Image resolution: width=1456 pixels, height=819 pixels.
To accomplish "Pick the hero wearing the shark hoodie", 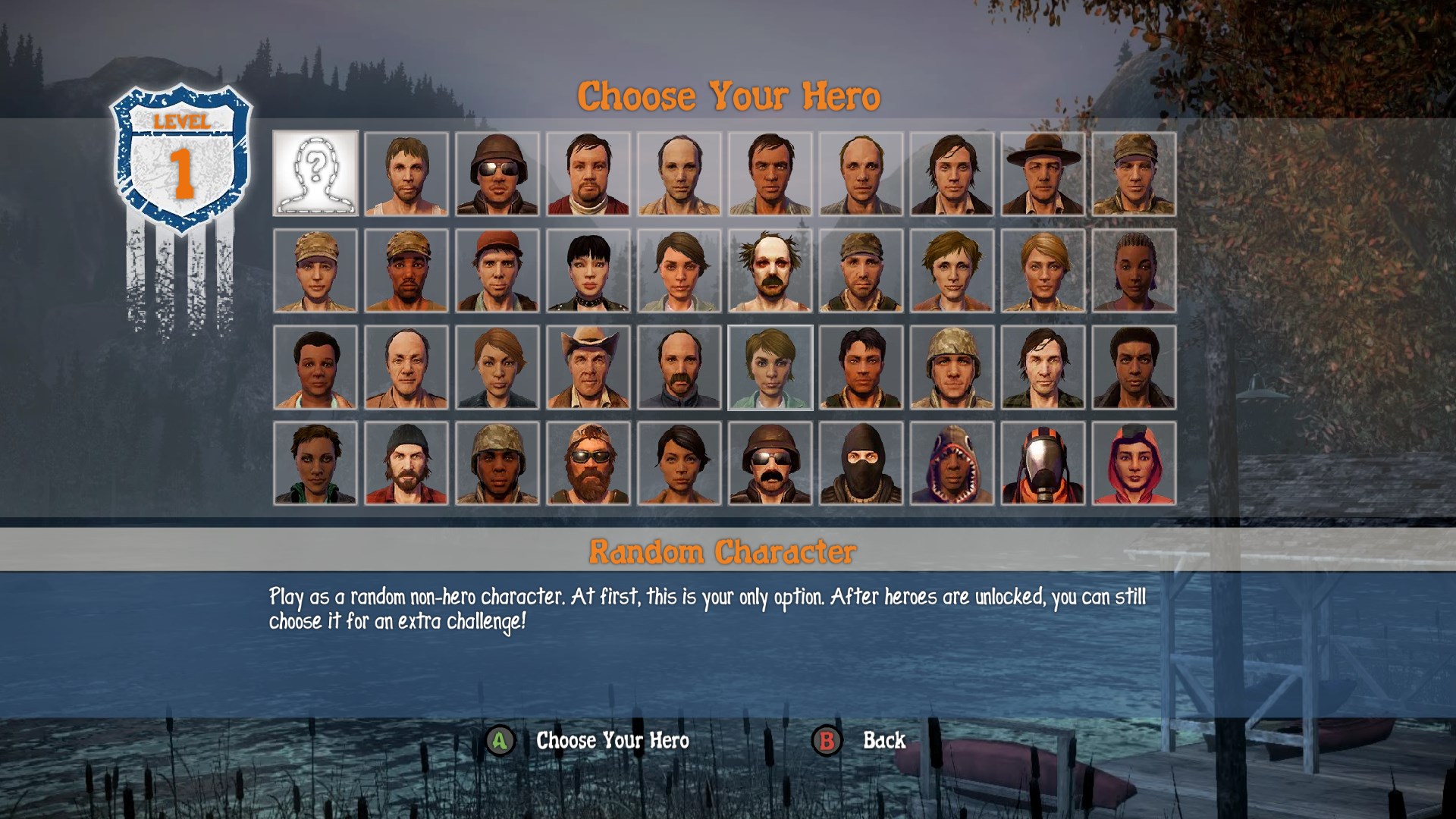I will (x=952, y=463).
